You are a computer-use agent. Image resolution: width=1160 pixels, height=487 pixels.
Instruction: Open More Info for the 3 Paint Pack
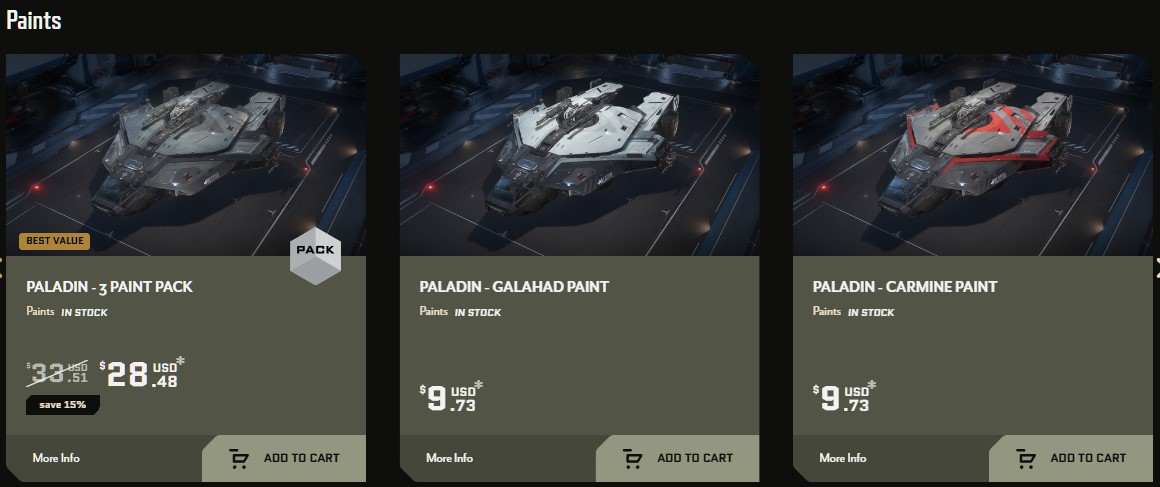point(56,458)
